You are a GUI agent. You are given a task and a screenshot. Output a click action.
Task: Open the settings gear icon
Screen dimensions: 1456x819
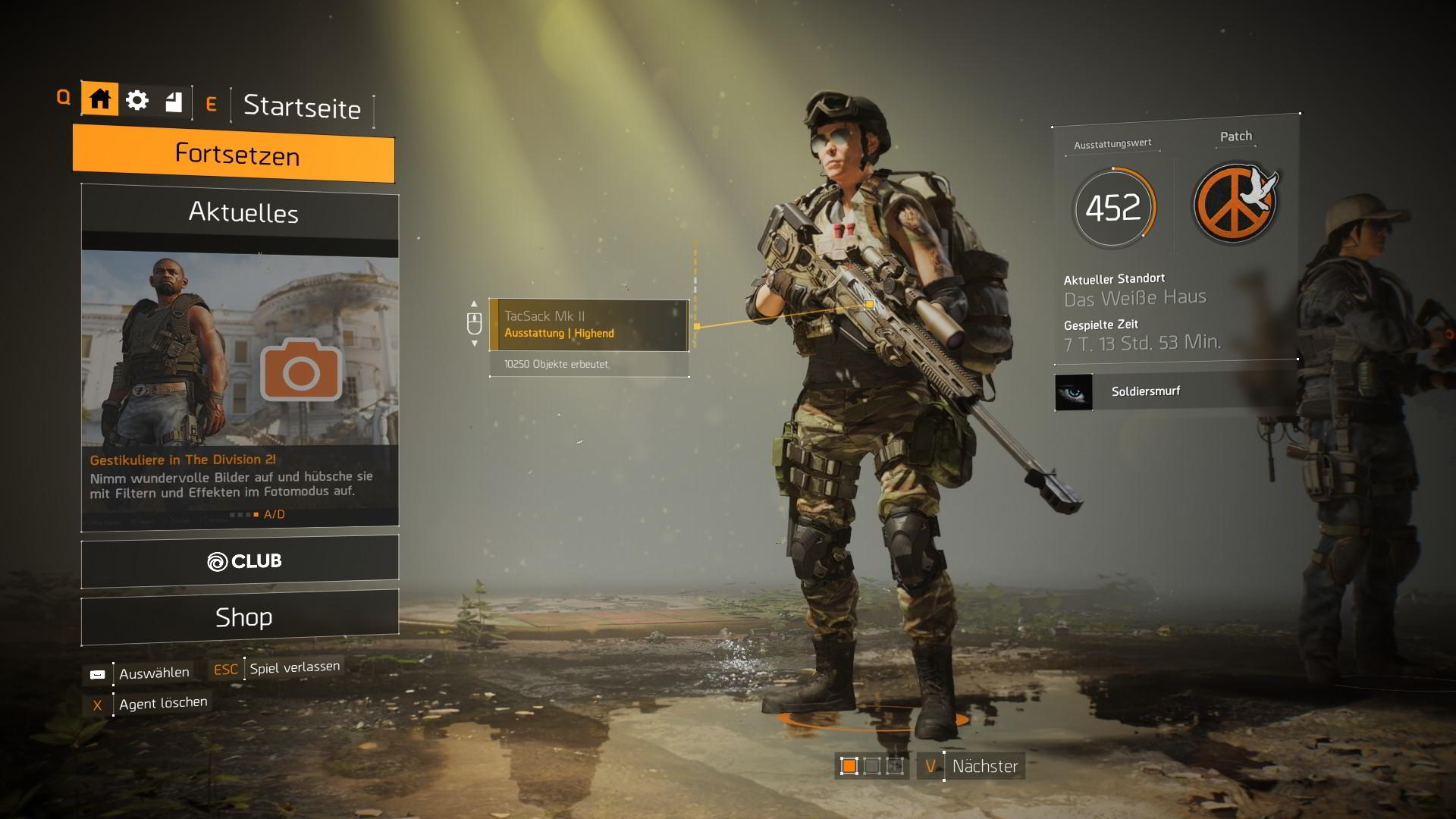(137, 99)
